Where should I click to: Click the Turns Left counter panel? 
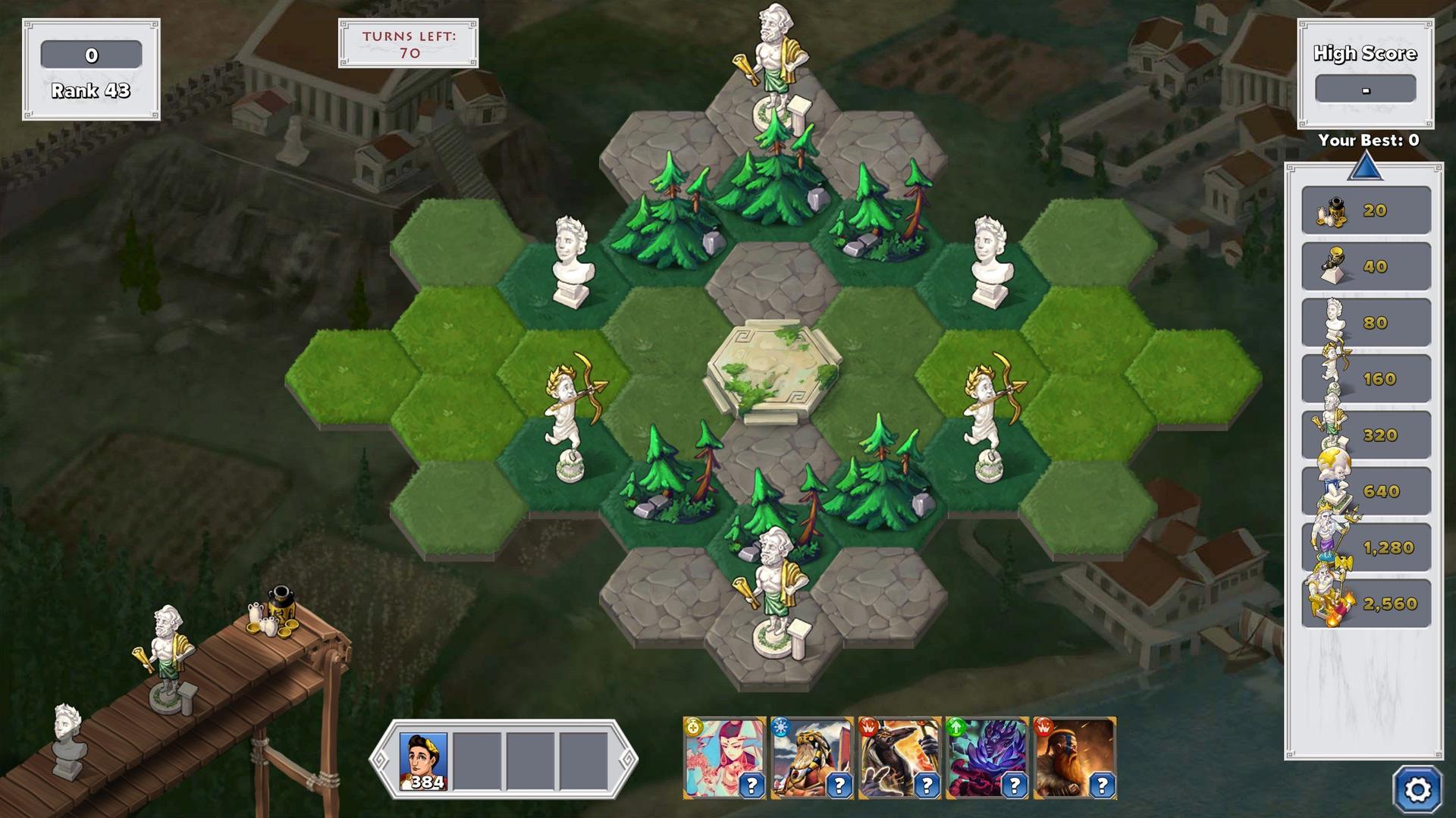tap(407, 43)
